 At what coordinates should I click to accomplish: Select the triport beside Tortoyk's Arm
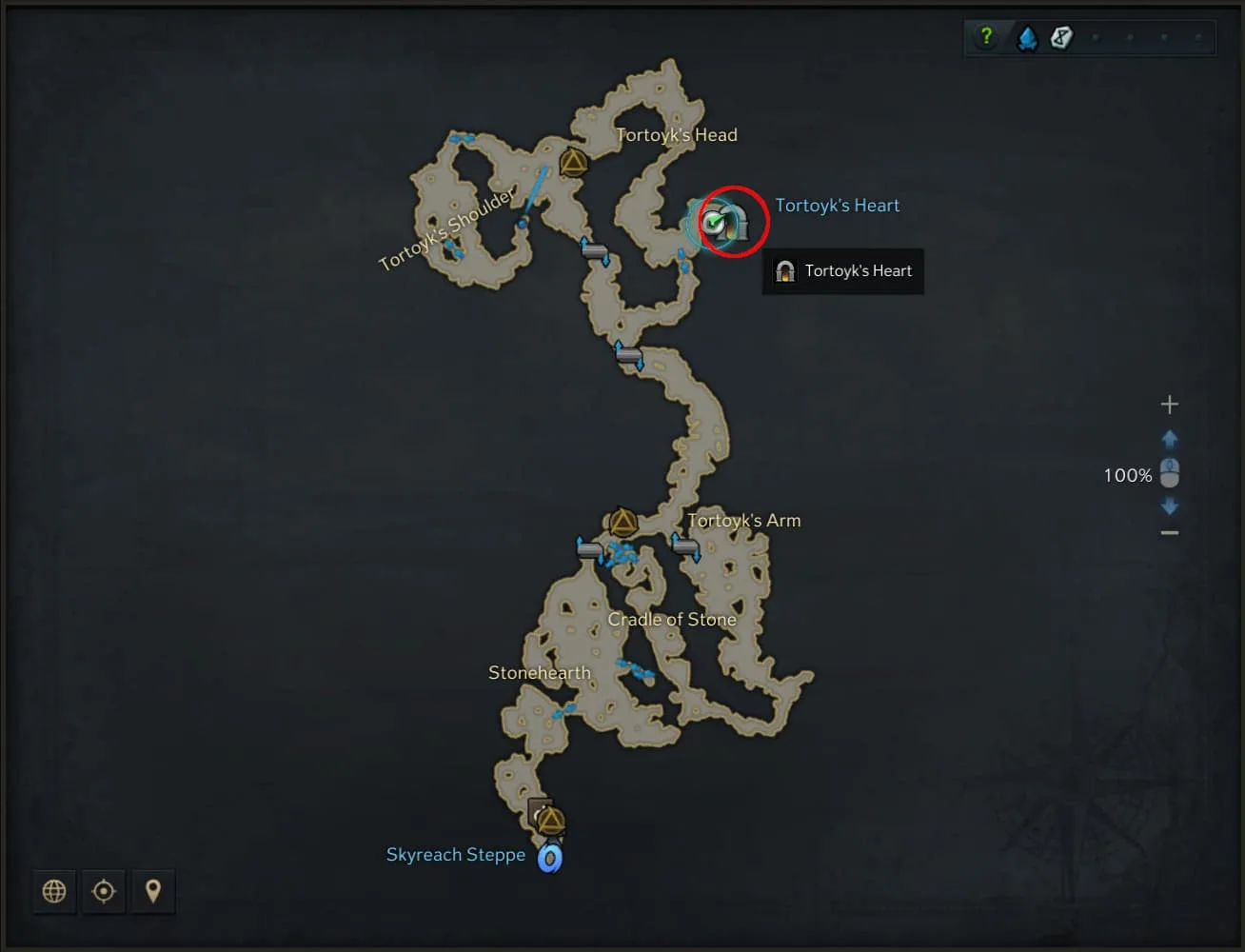click(622, 523)
